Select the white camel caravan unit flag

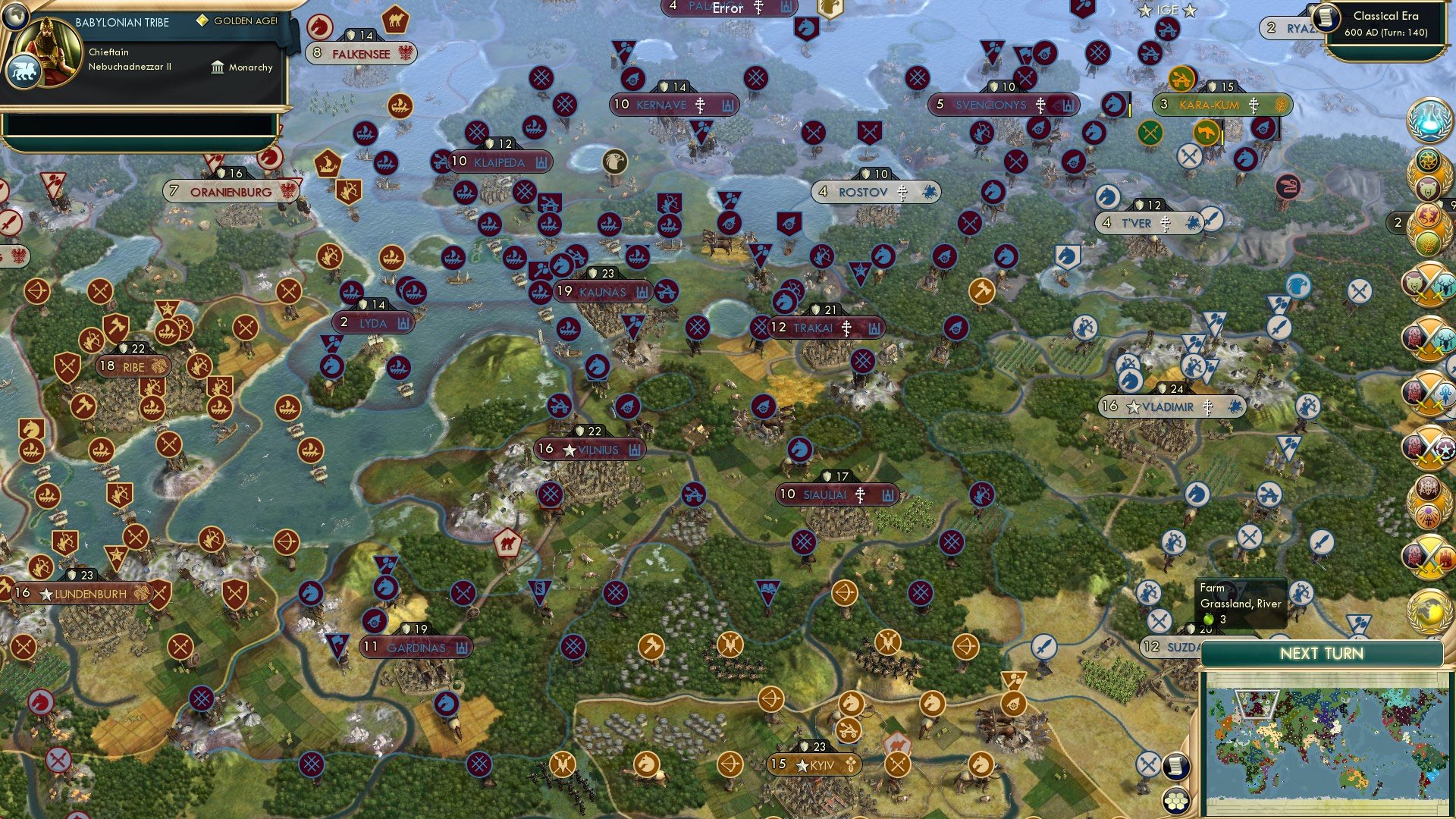click(507, 540)
